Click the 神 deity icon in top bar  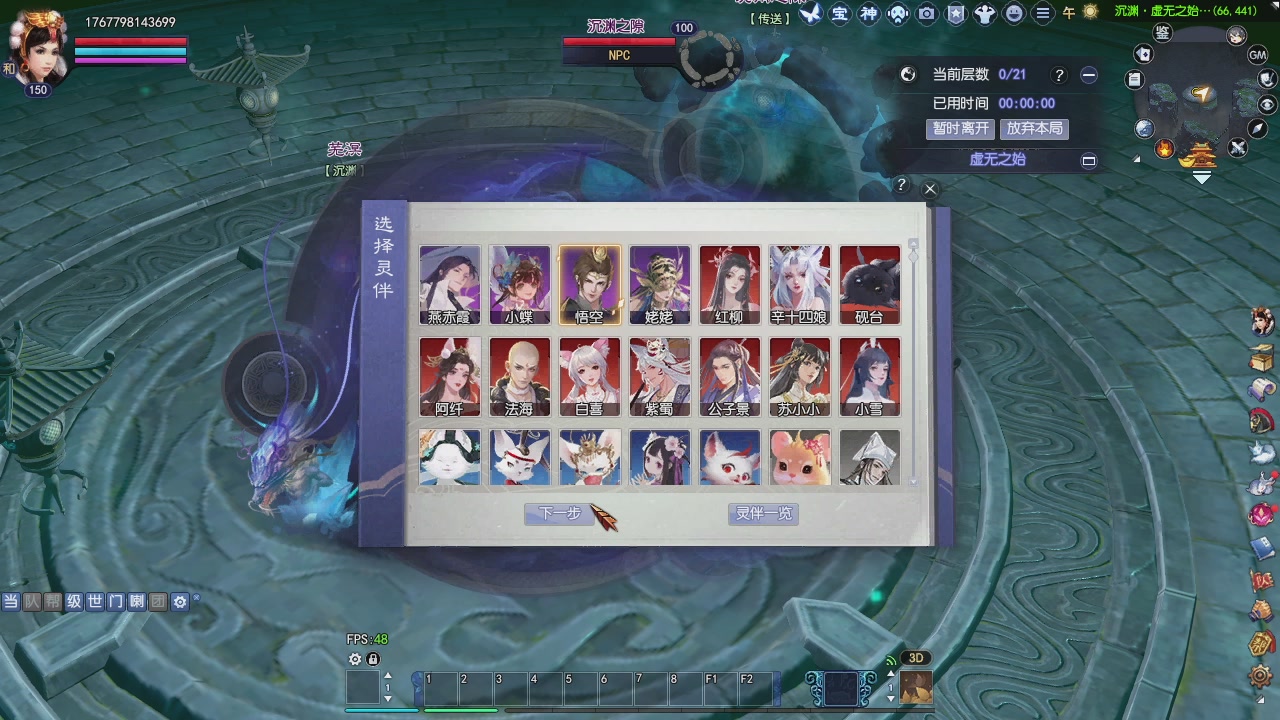click(869, 14)
